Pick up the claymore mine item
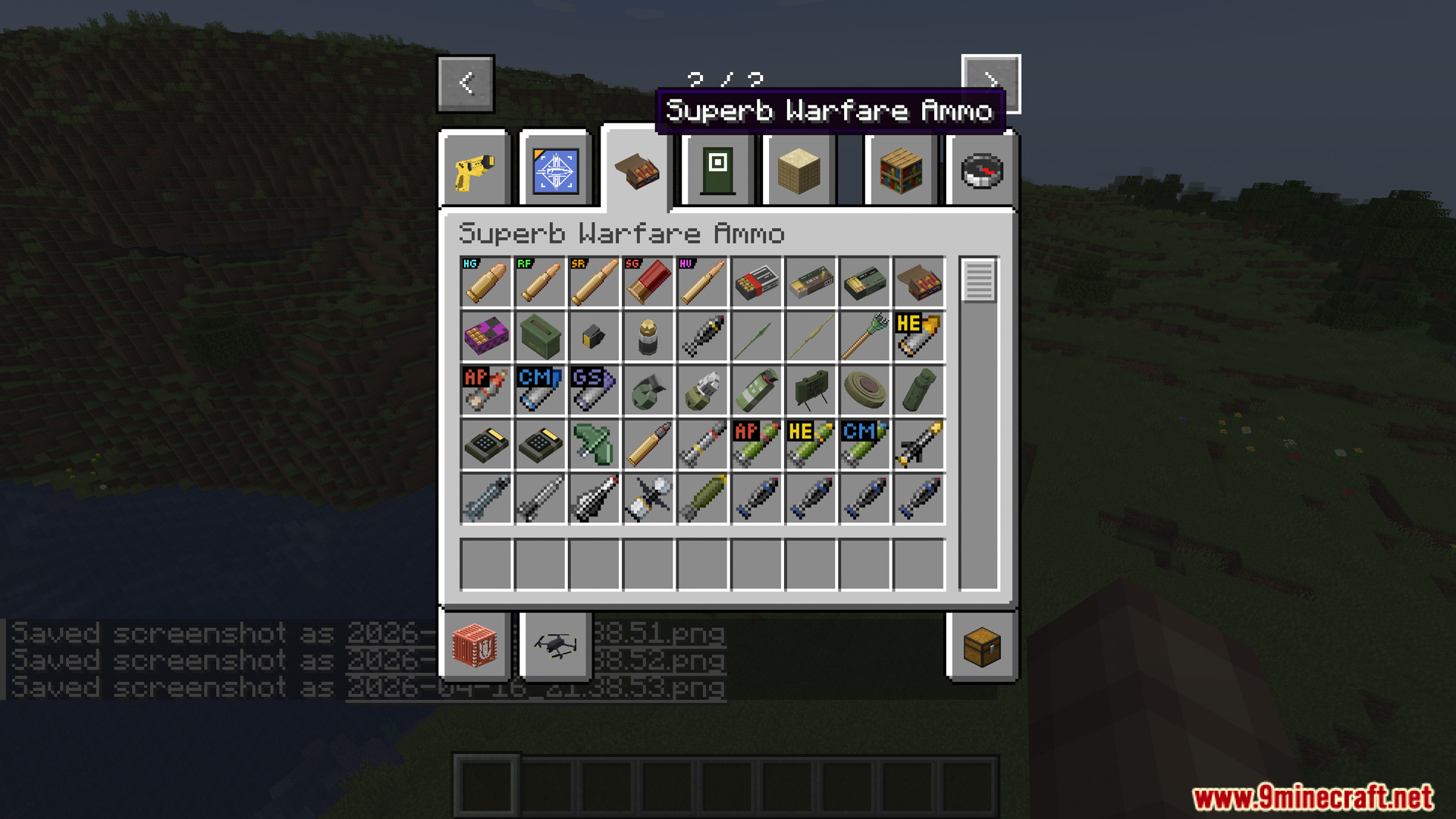This screenshot has height=819, width=1456. pyautogui.click(x=811, y=390)
